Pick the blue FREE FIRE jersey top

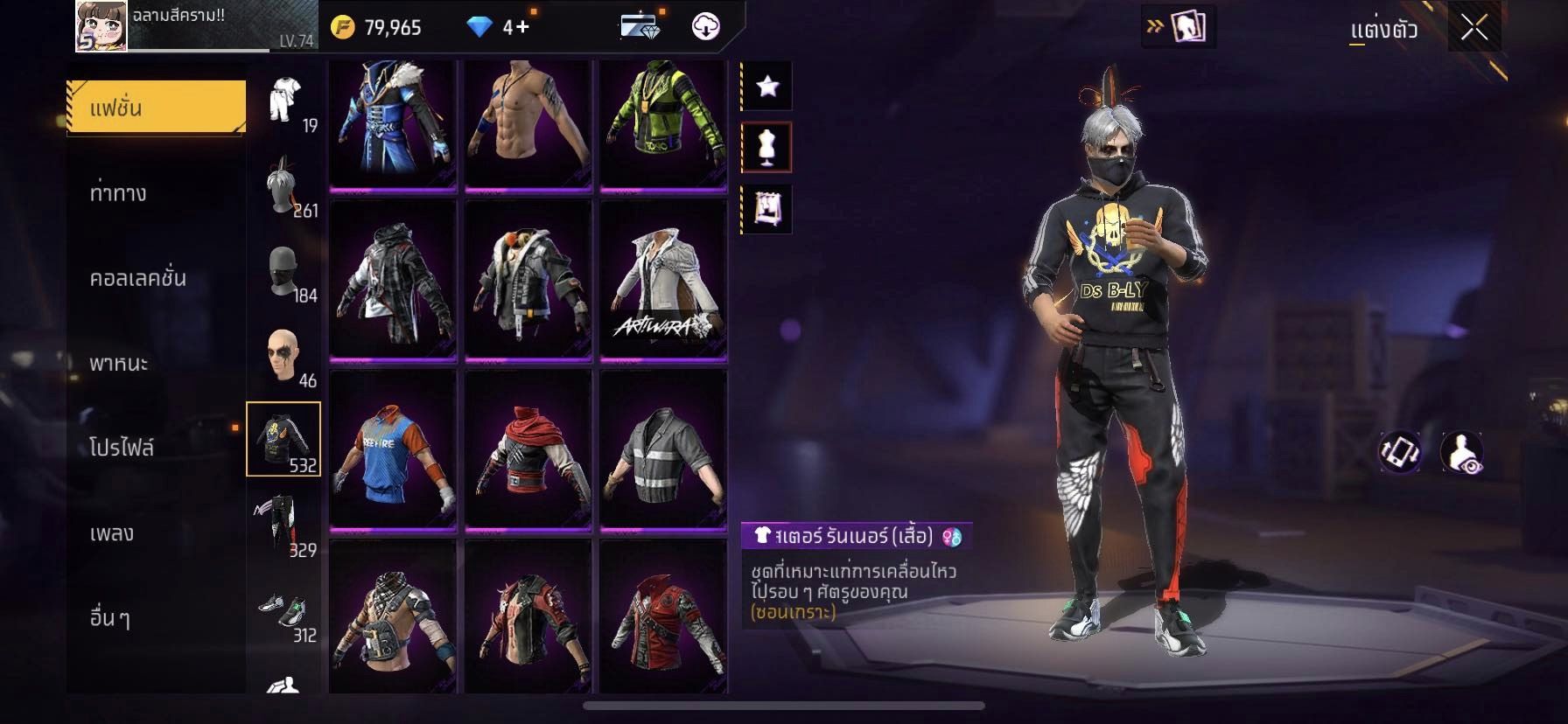pos(393,450)
